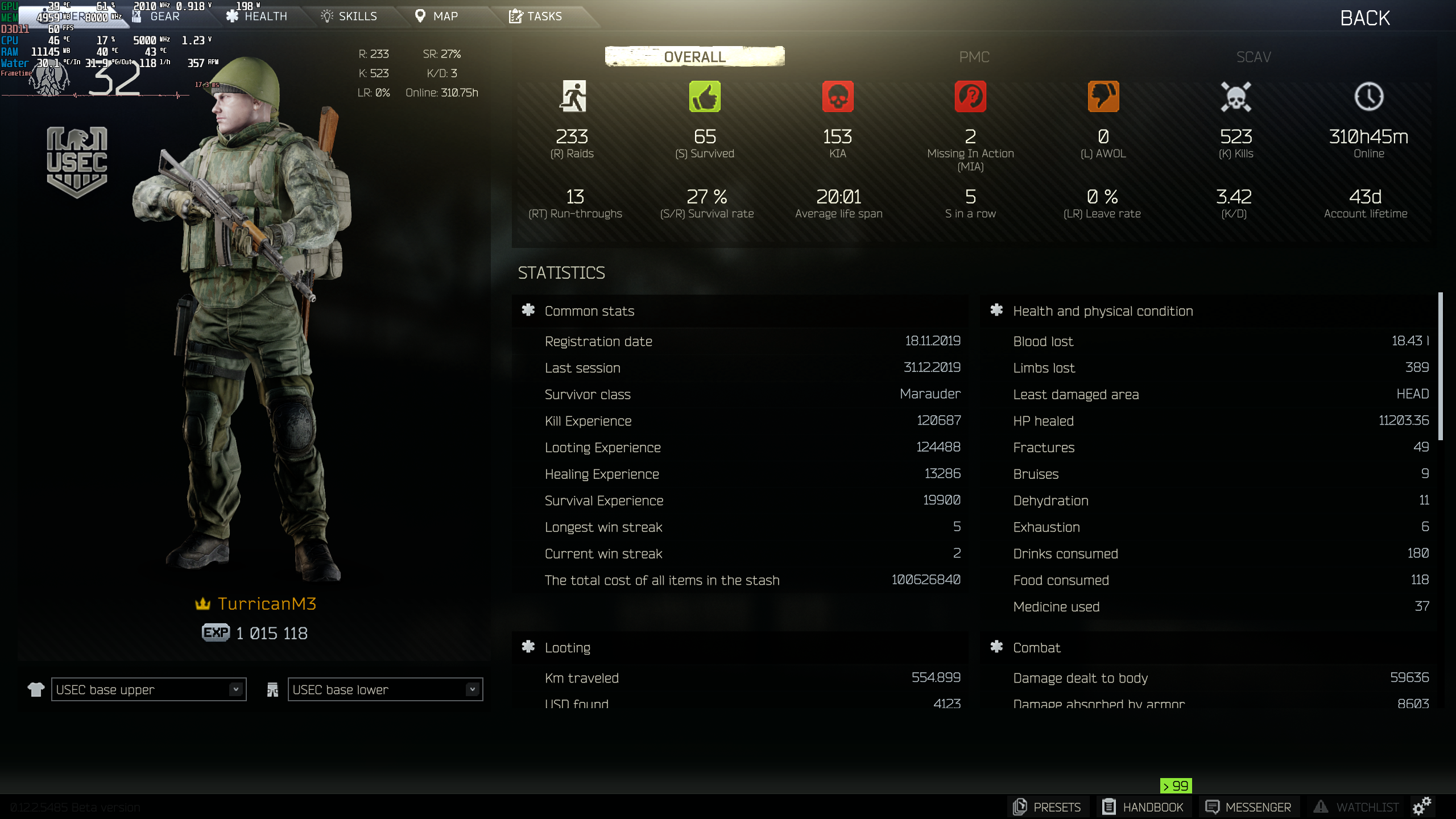This screenshot has width=1456, height=819.
Task: Click the green Survived thumbs-up icon
Action: point(705,97)
